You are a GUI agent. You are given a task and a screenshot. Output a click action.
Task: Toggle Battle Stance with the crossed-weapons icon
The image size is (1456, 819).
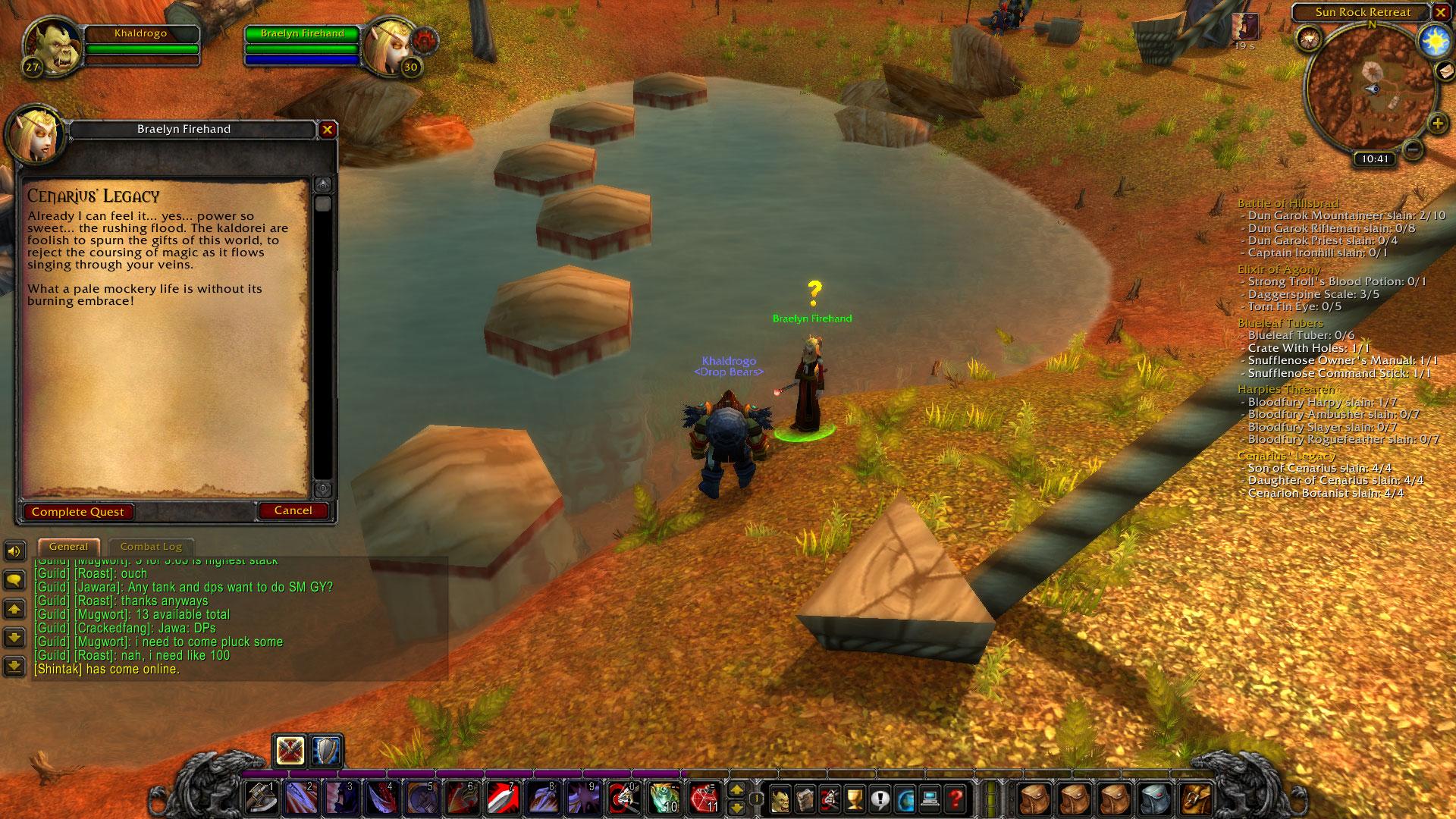[290, 752]
